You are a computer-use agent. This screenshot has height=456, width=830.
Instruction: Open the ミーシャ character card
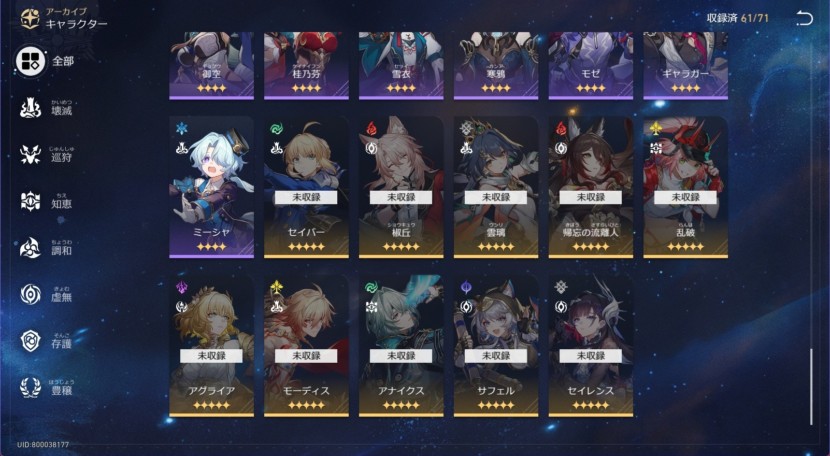tap(211, 187)
